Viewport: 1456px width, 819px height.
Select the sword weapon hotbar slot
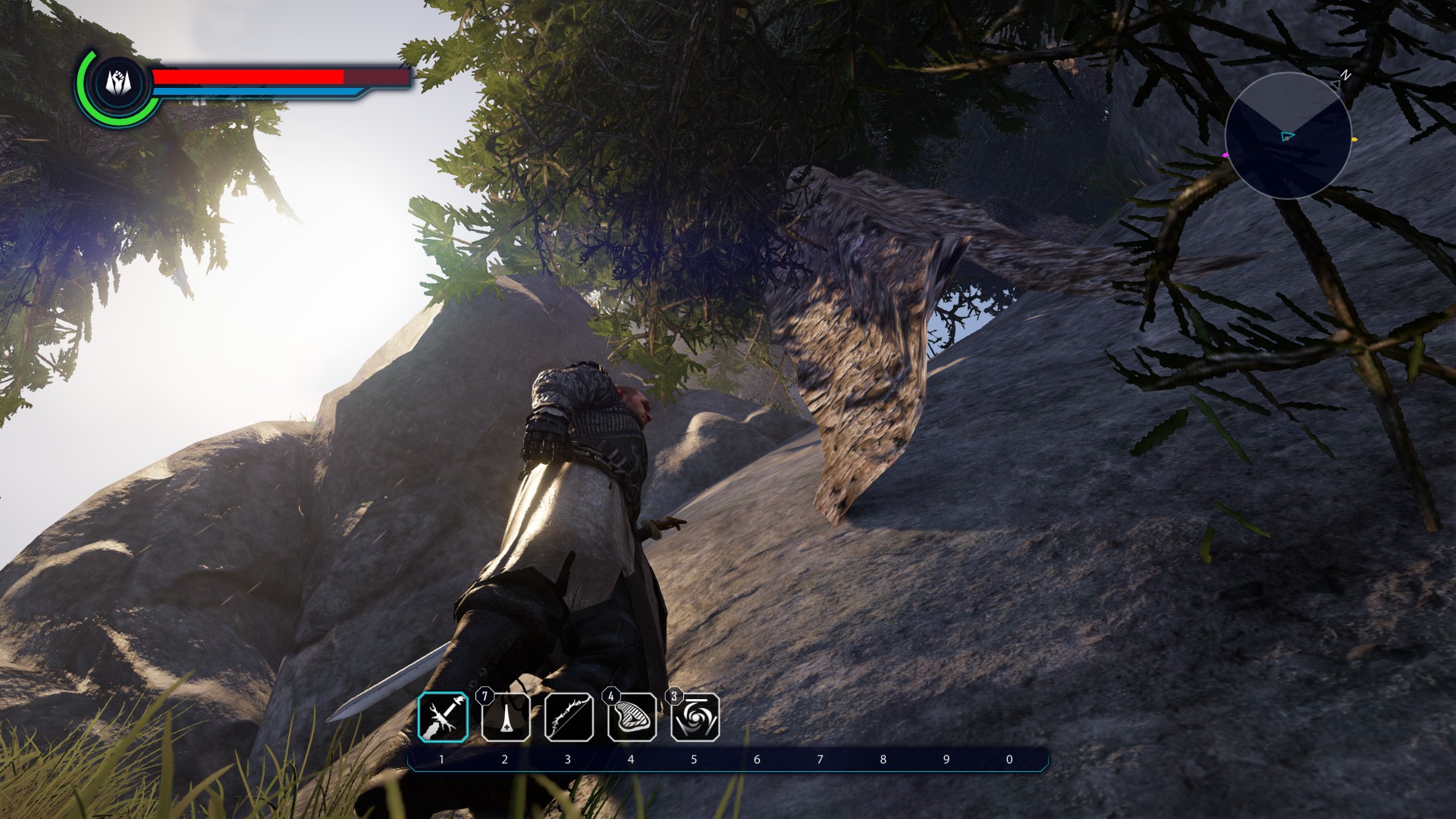pyautogui.click(x=444, y=717)
